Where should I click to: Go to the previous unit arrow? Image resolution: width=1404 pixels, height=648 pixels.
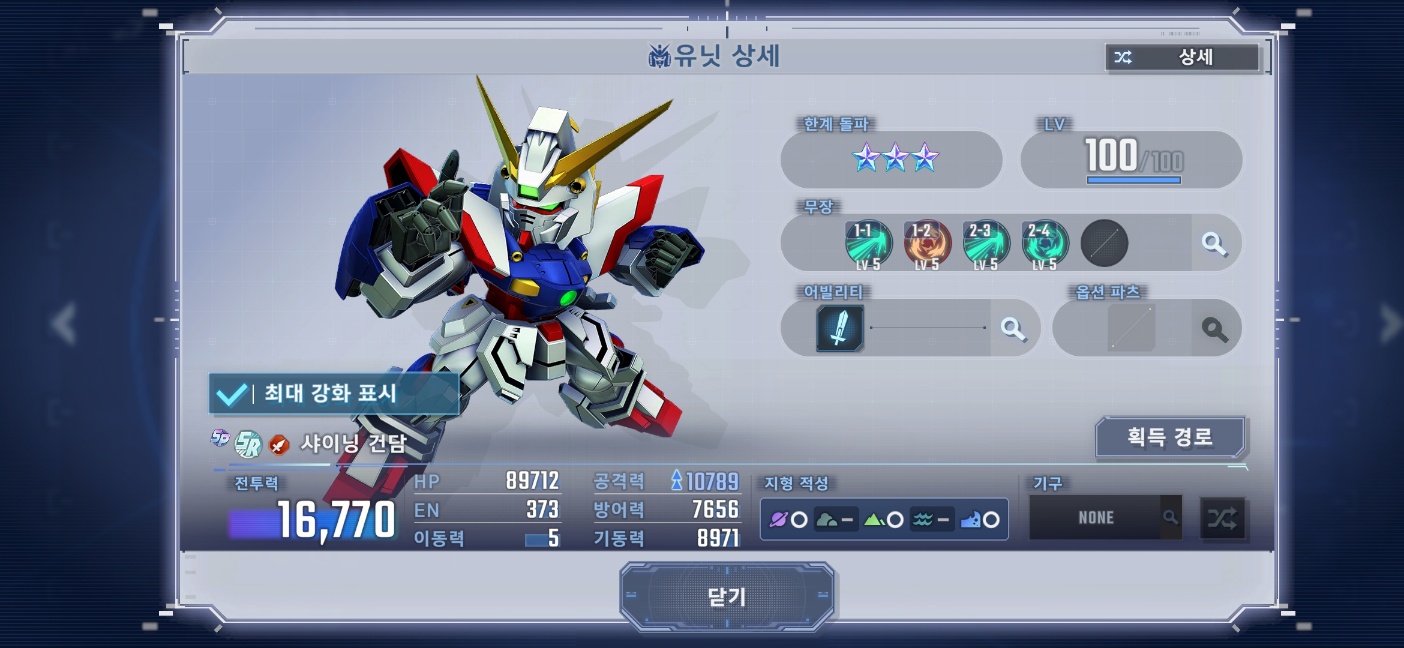coord(65,323)
